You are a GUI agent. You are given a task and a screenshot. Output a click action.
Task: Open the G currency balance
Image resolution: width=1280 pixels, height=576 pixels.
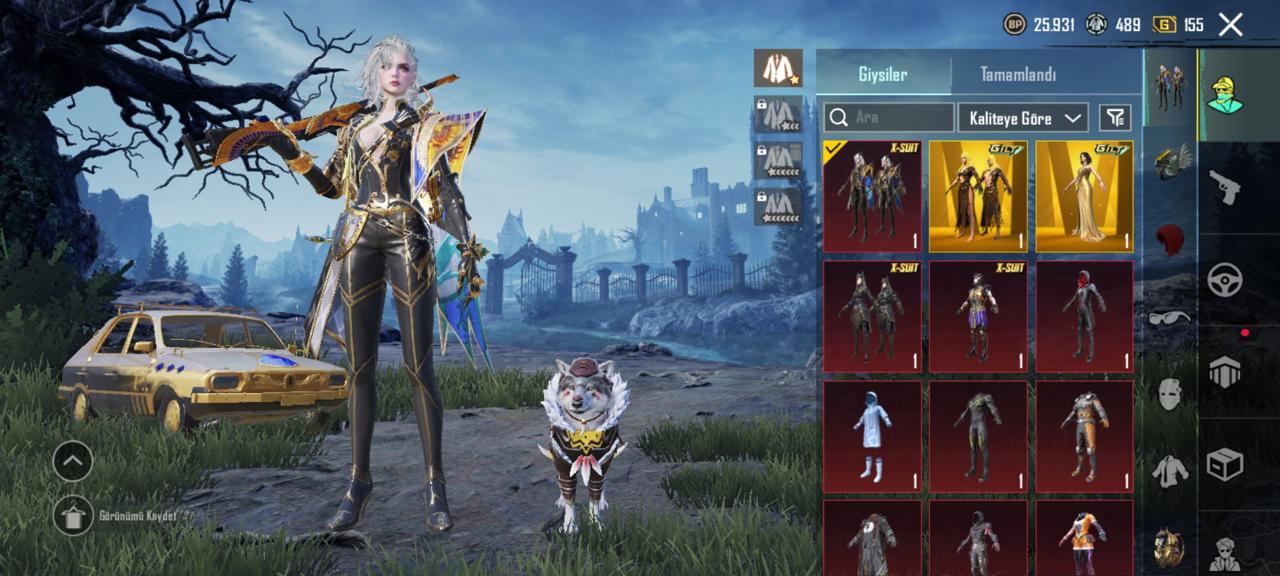[x=1178, y=25]
